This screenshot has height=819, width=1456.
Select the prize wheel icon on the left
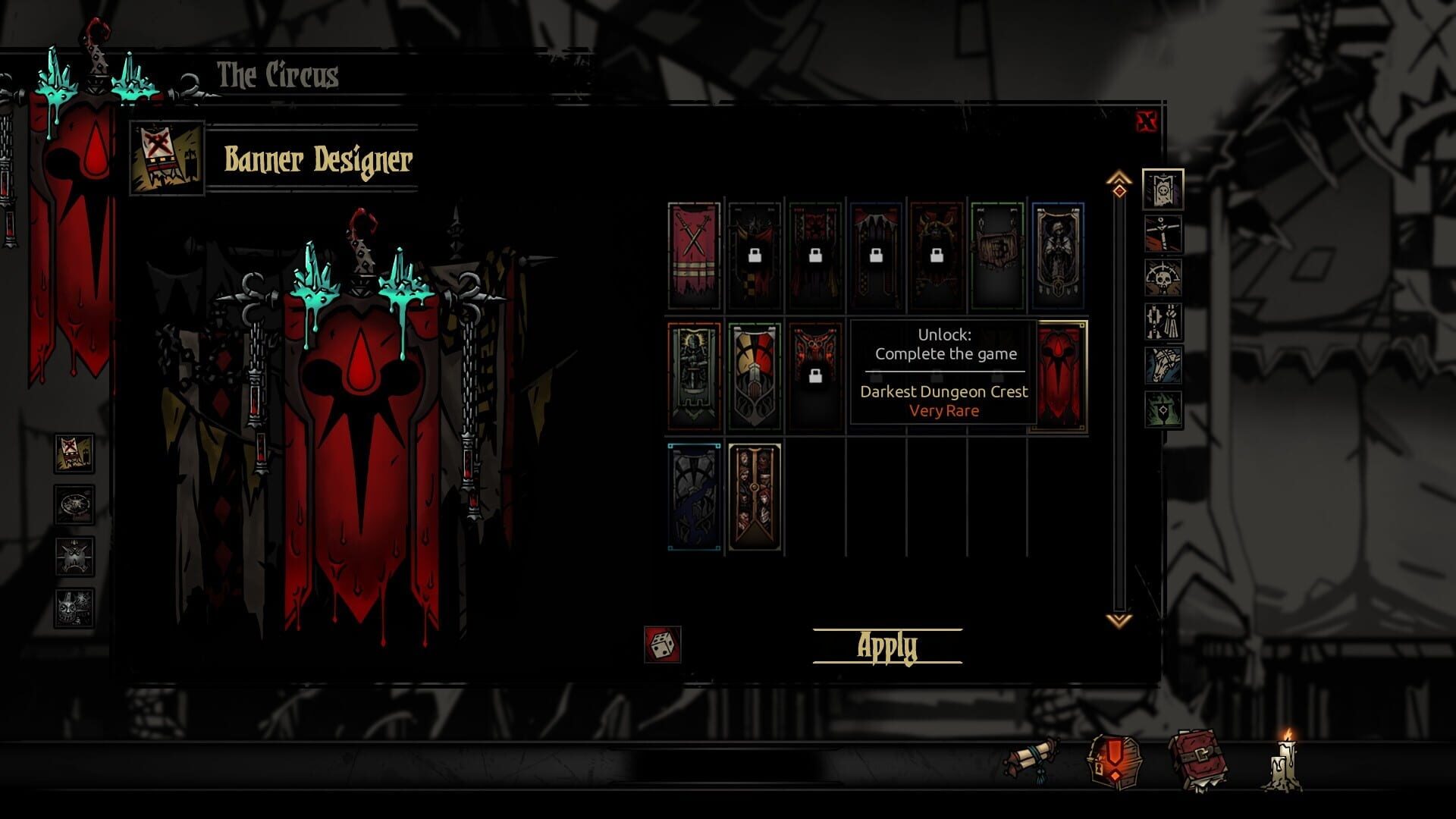point(72,503)
